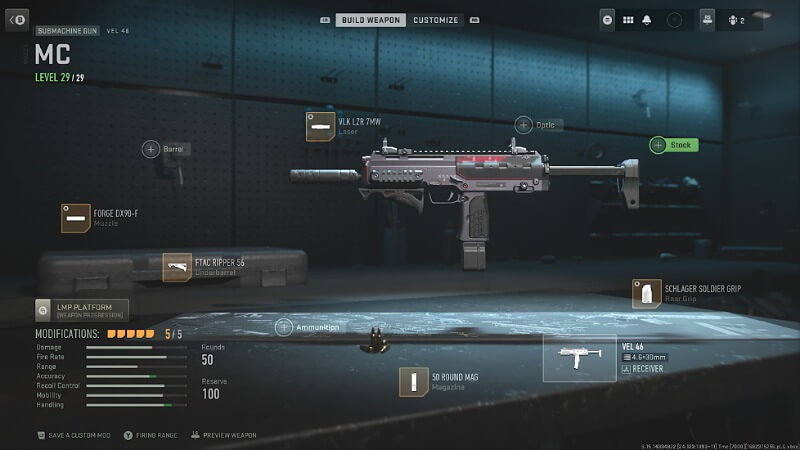Screen dimensions: 800x450
Task: Open the FTAC Ripper 56 underbarrel slot
Action: (x=178, y=267)
